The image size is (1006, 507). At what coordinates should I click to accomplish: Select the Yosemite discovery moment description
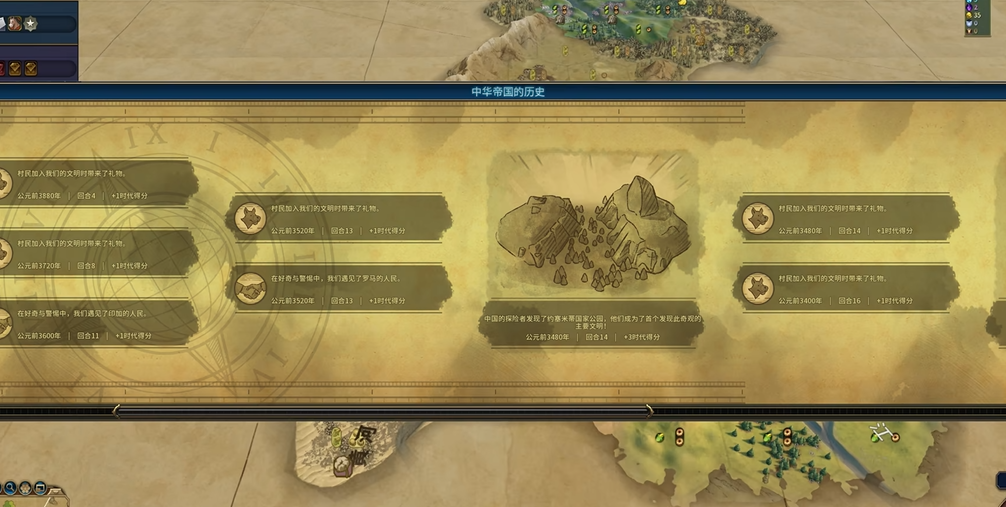[x=592, y=324]
